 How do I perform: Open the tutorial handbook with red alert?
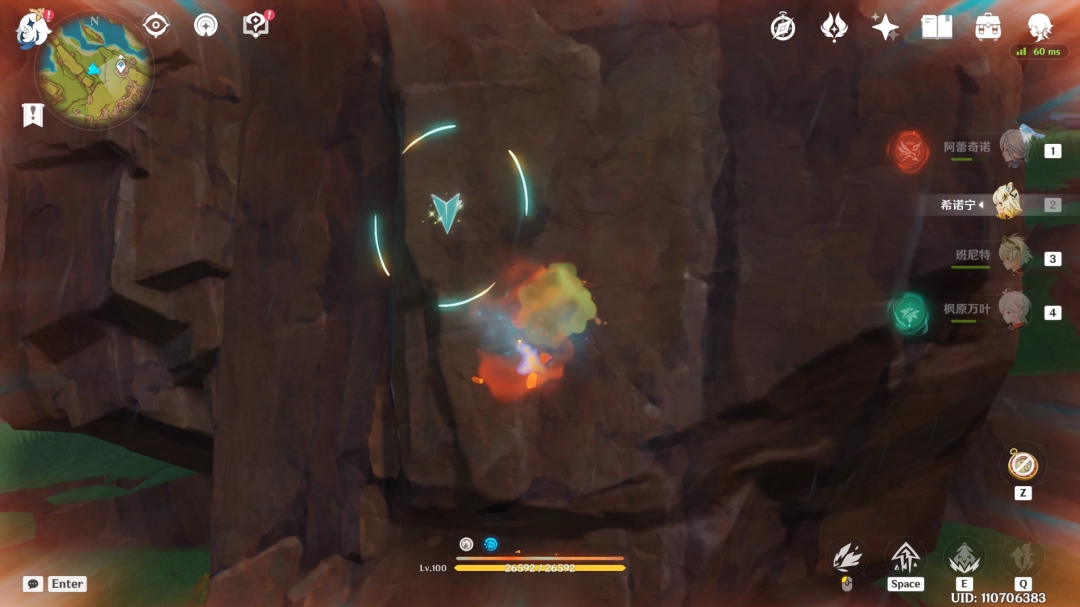click(256, 26)
